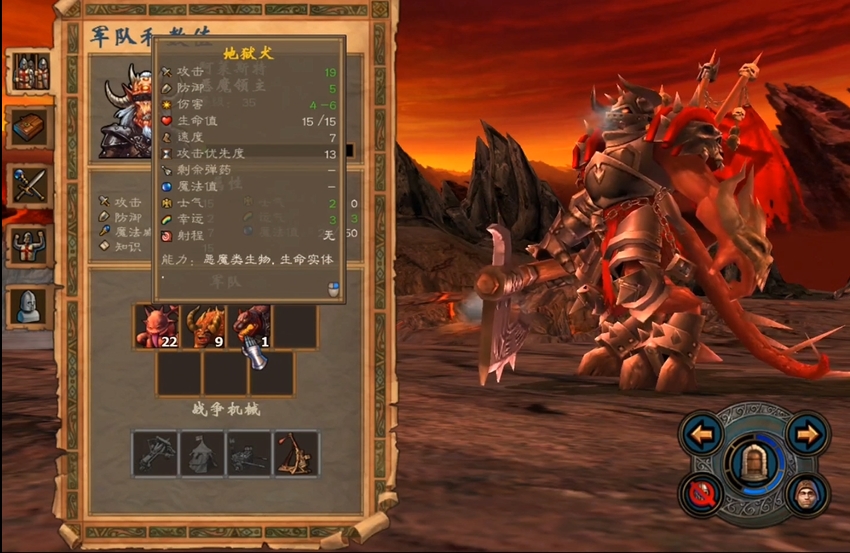Viewport: 850px width, 553px height.
Task: Switch to the army tab with three soldiers
Action: (x=29, y=72)
